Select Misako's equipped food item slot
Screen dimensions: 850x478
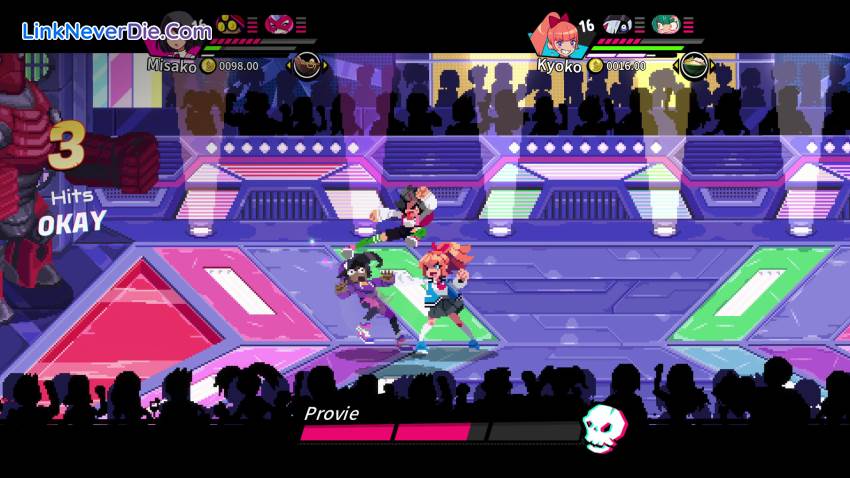pyautogui.click(x=307, y=66)
